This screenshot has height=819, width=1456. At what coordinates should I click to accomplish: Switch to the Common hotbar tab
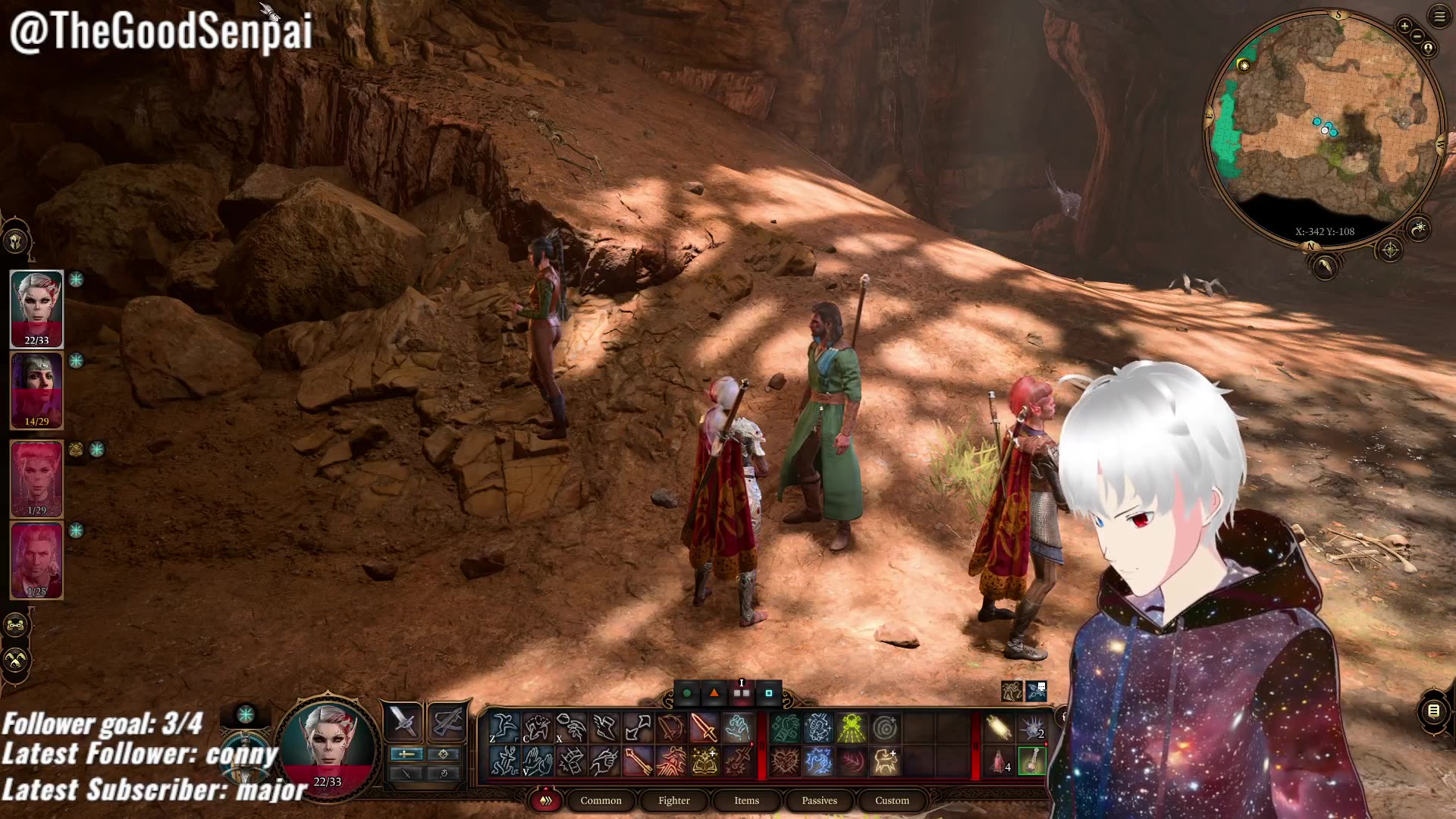tap(601, 800)
